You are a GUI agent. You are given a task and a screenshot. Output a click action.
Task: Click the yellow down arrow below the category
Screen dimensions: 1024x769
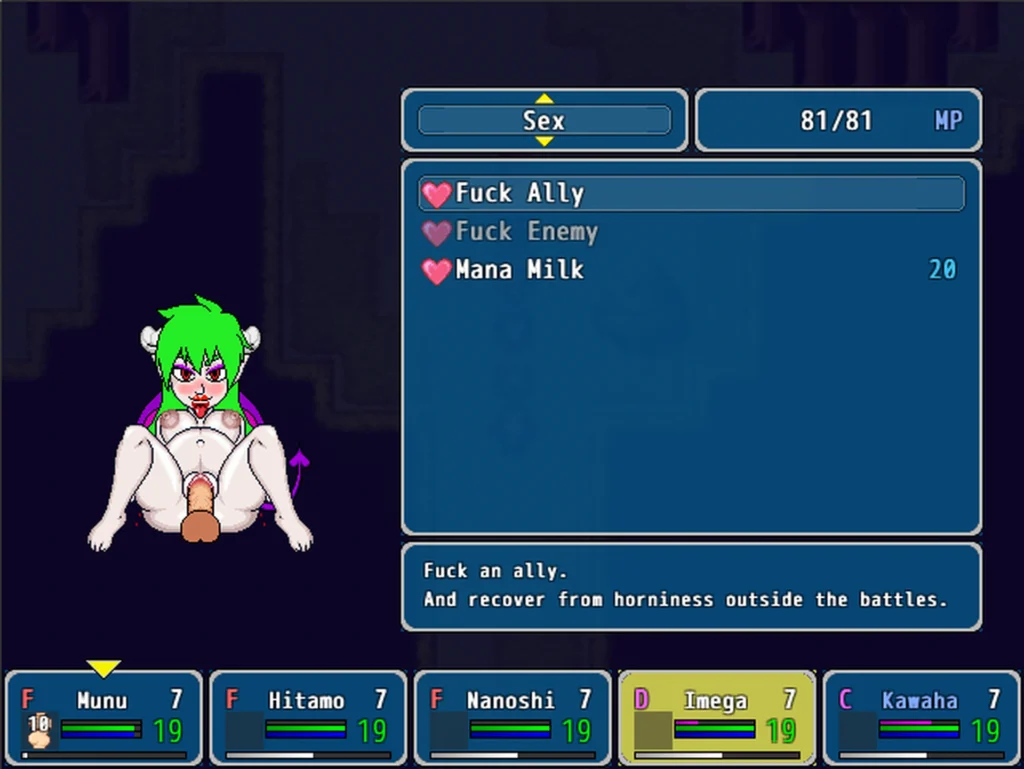pos(544,142)
